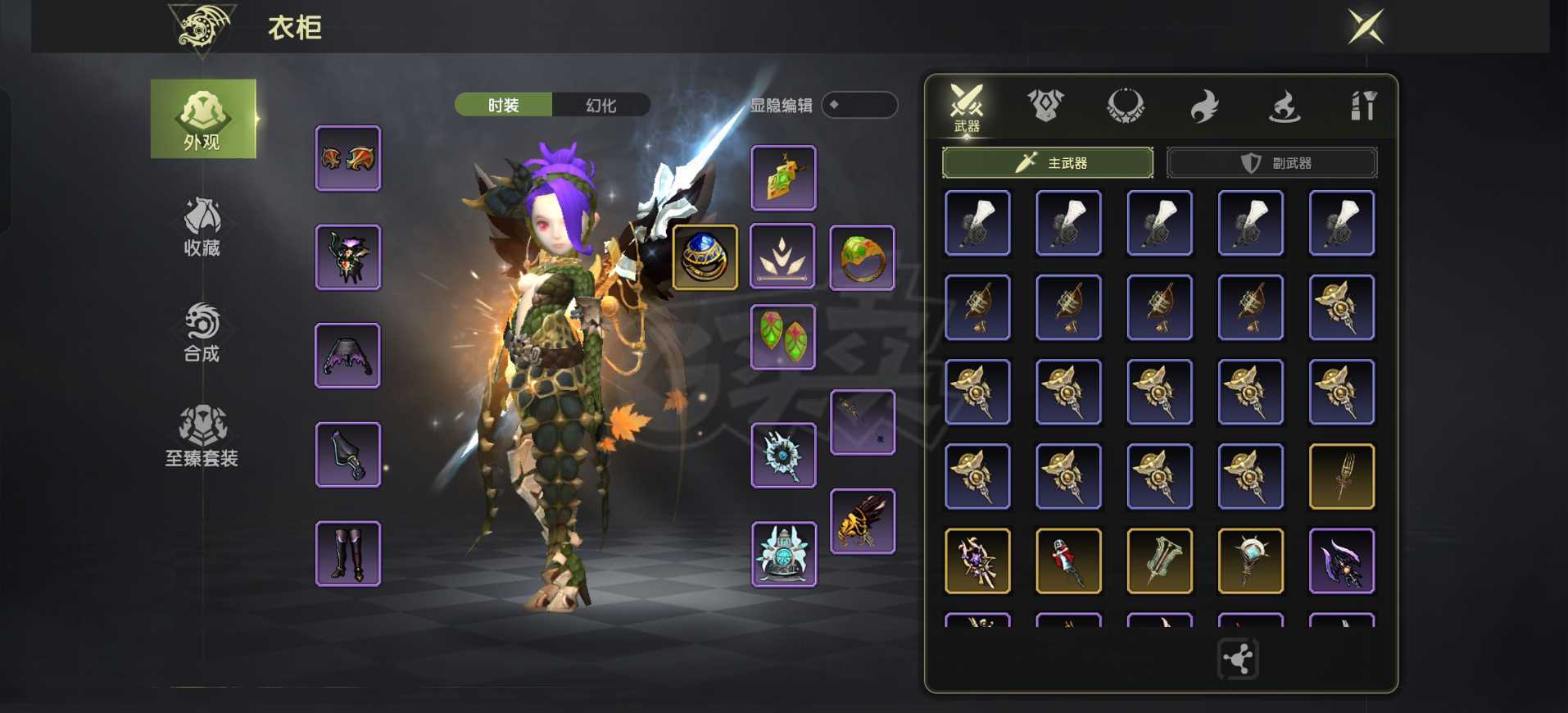
Task: Select the boots equipment slot
Action: coord(348,554)
